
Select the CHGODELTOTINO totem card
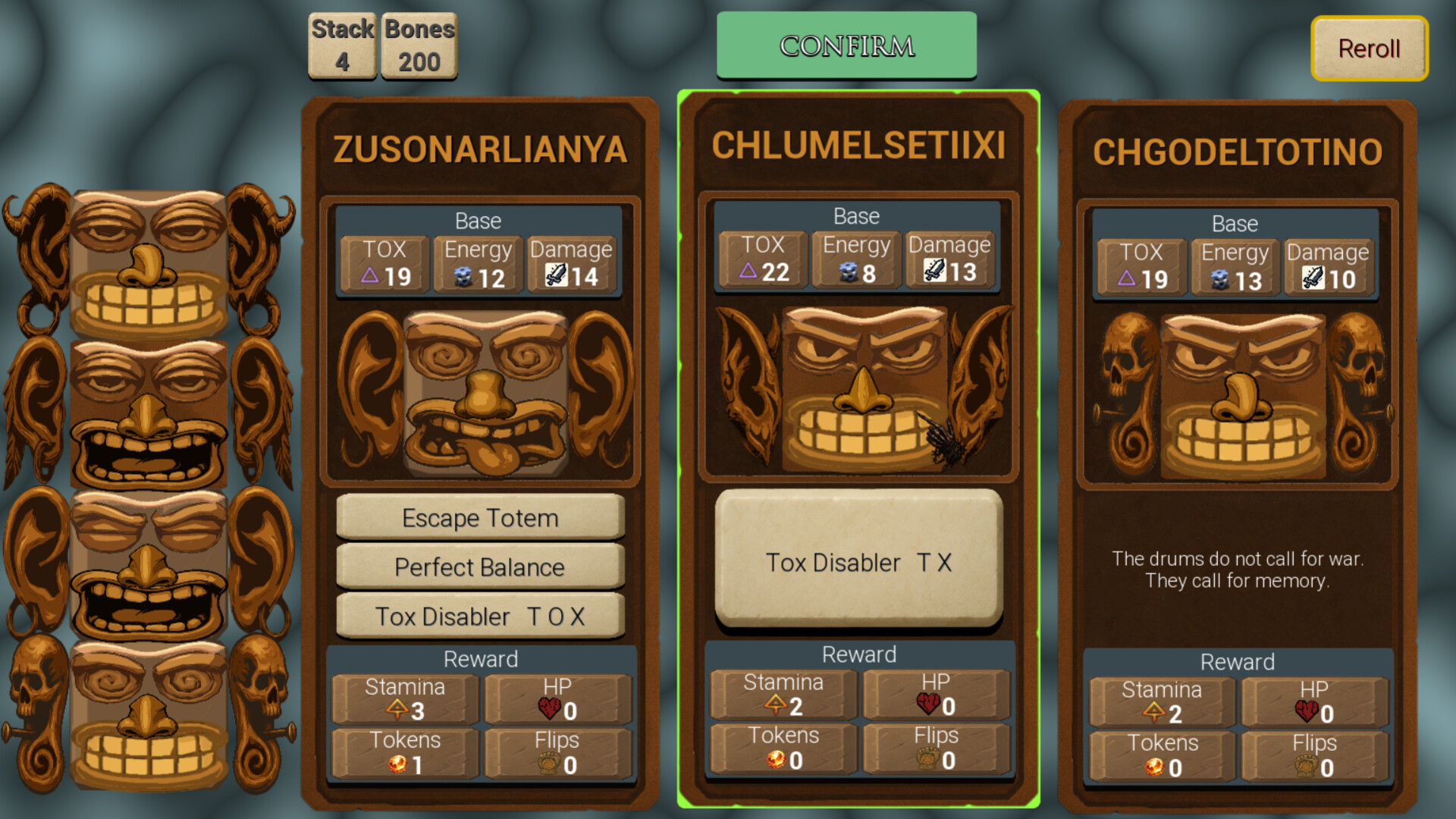pyautogui.click(x=1236, y=152)
